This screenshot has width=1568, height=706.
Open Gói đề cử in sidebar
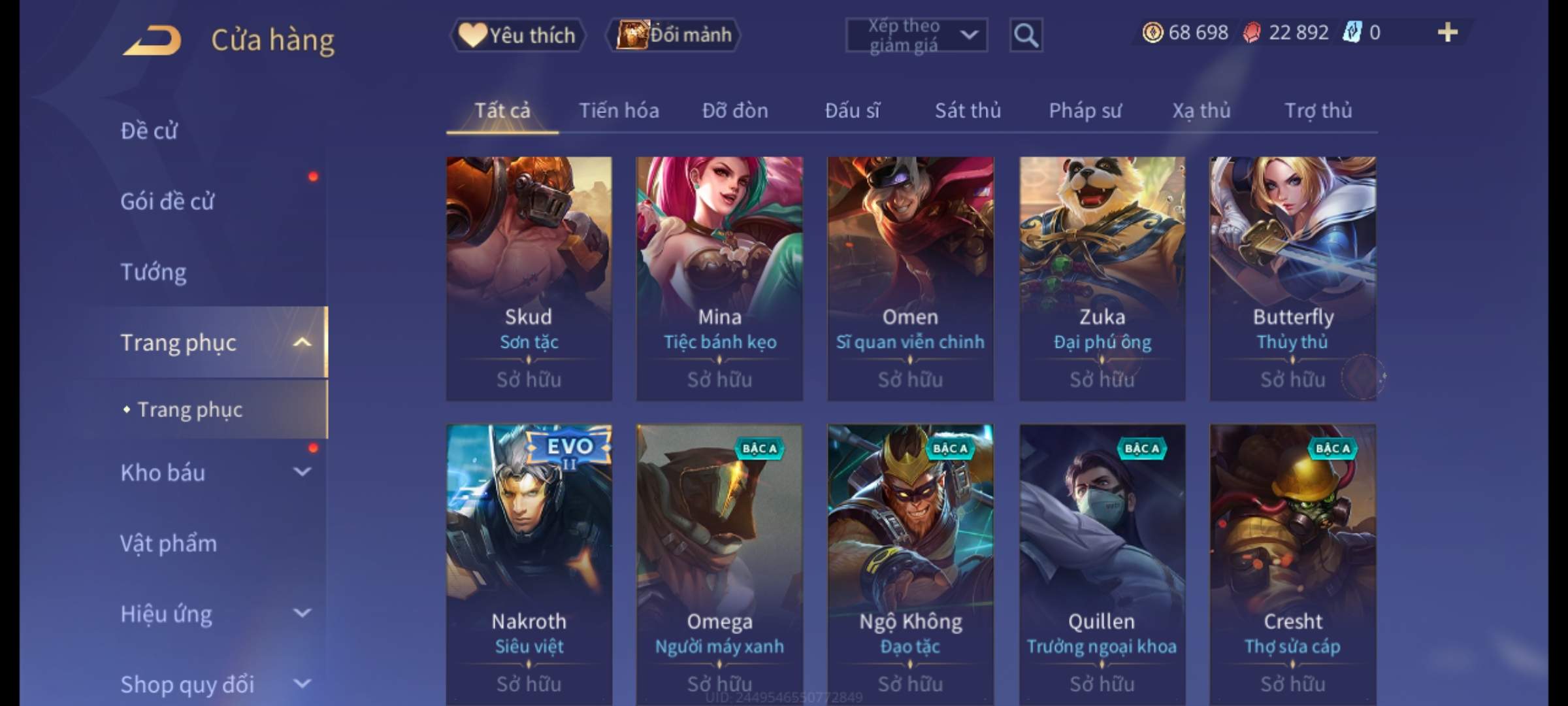tap(167, 201)
